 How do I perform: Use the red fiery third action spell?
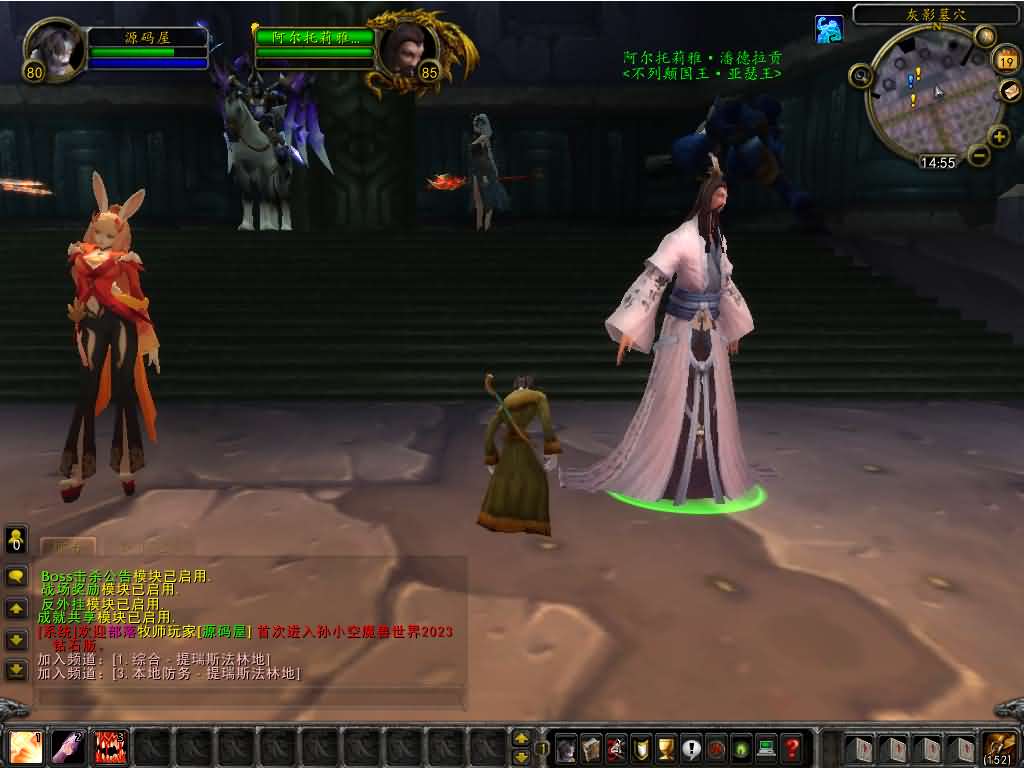tap(110, 747)
